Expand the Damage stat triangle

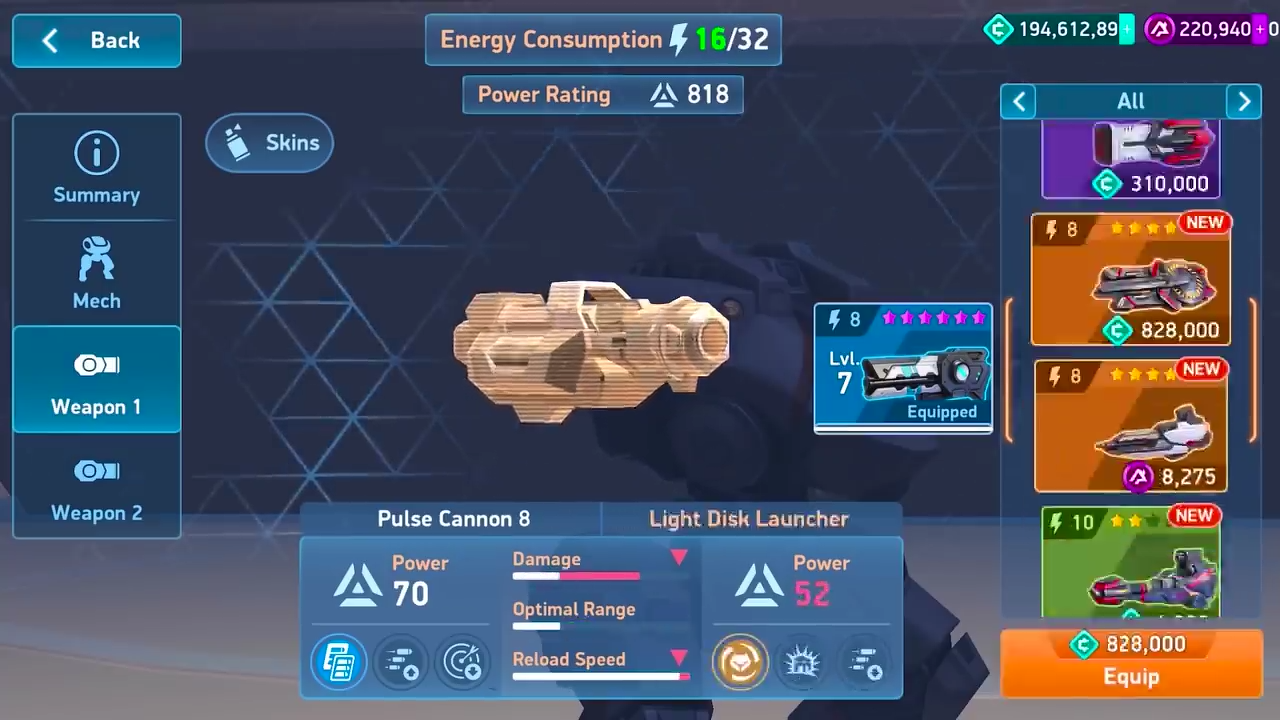coord(679,558)
